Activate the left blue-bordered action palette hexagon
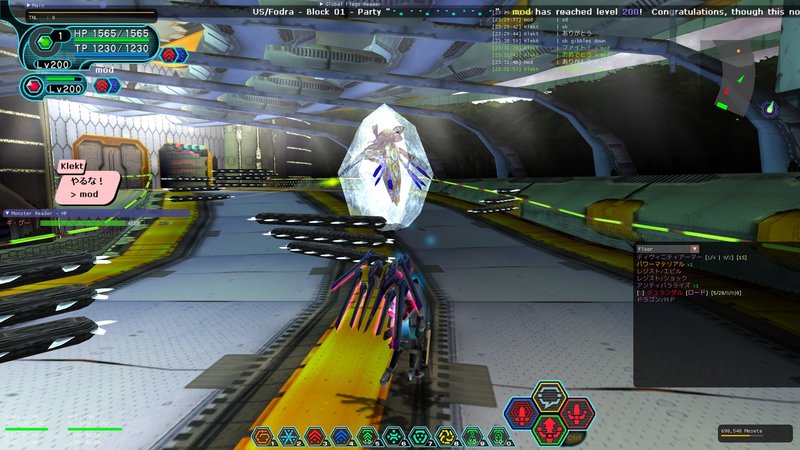The width and height of the screenshot is (800, 450). 521,412
